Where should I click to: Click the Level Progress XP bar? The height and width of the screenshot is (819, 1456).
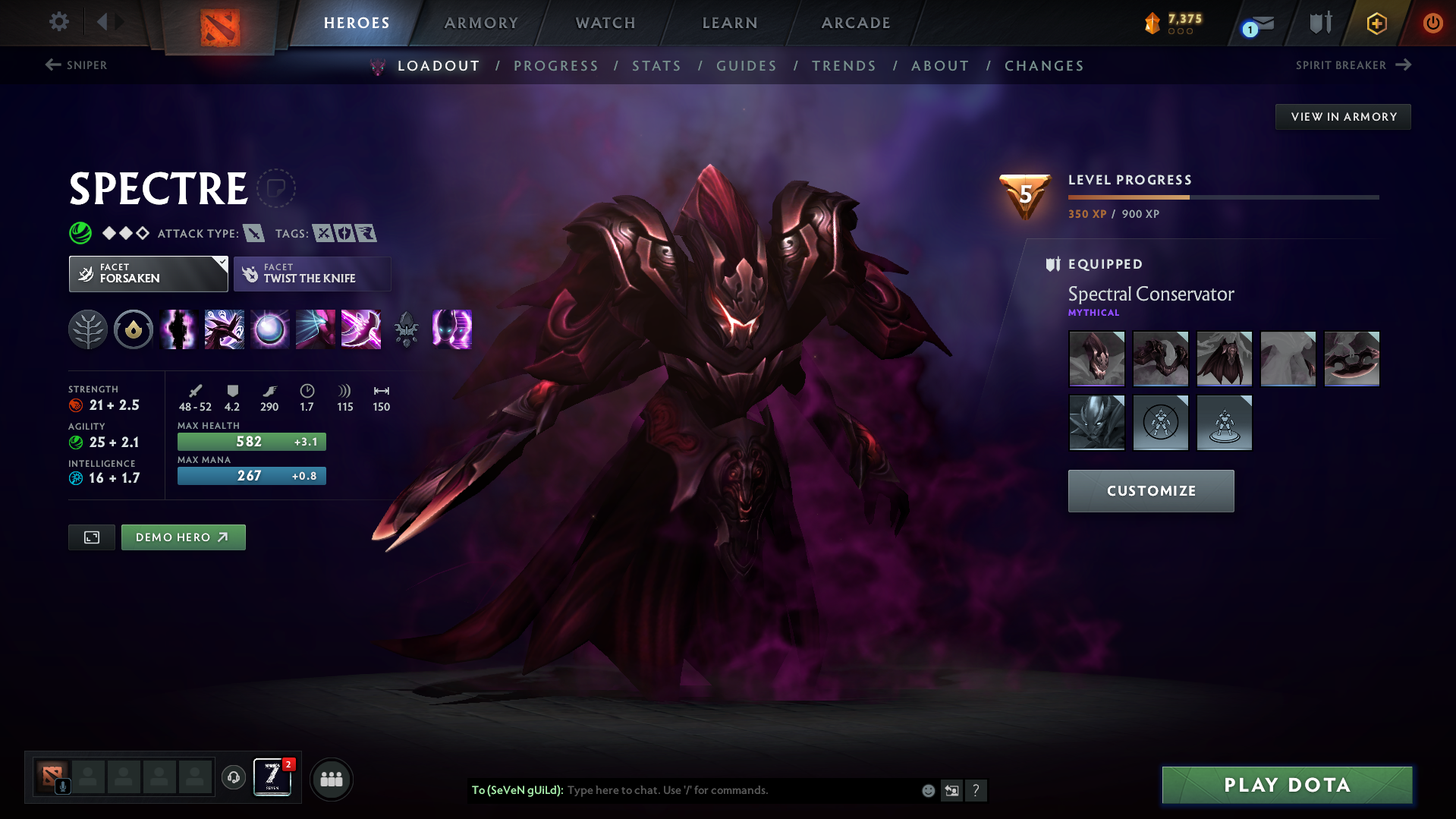[x=1225, y=197]
